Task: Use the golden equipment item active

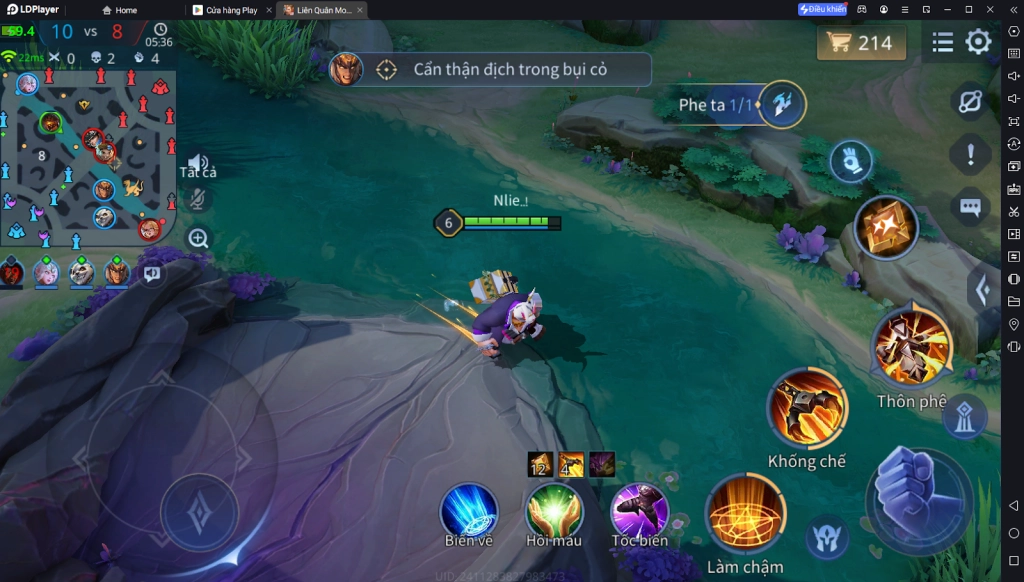Action: [885, 227]
